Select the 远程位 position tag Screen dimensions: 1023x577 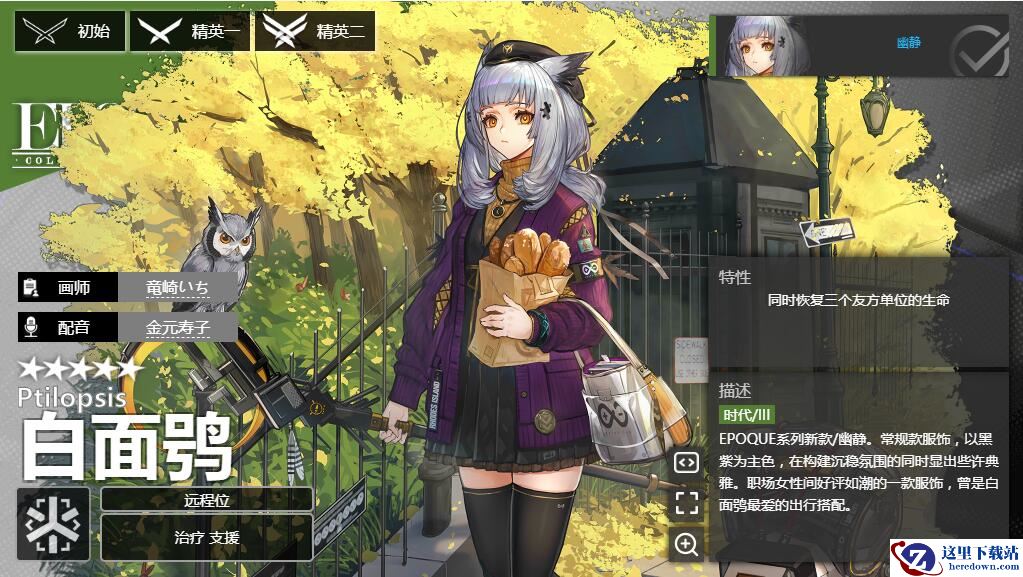point(207,500)
